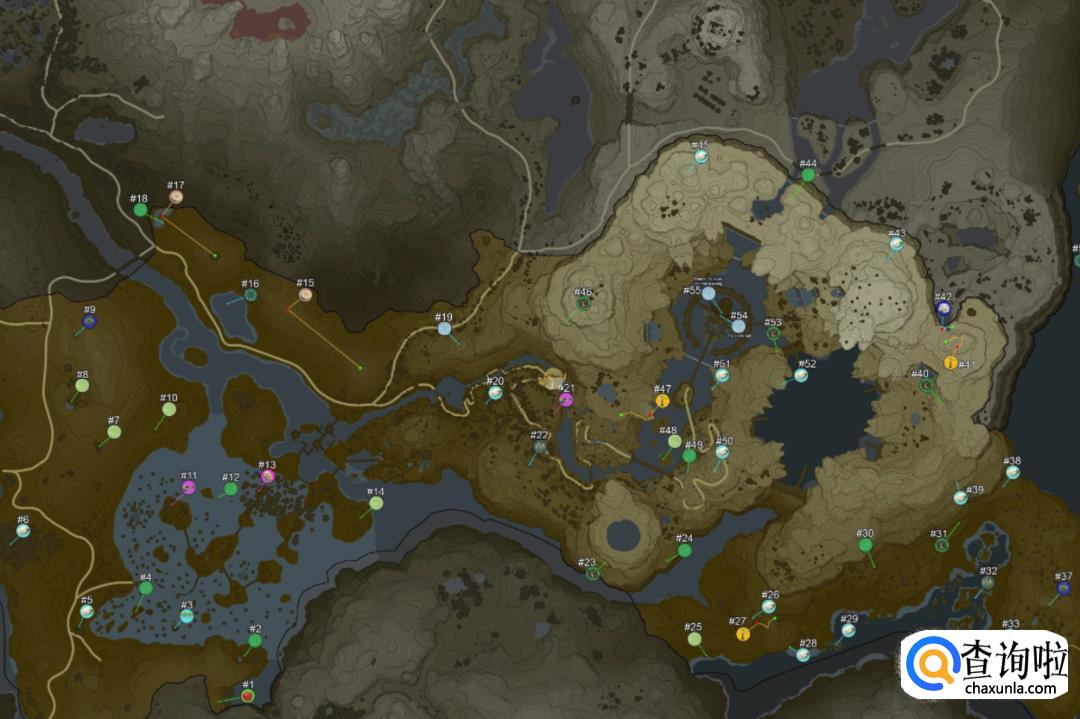The image size is (1080, 719).
Task: Click map marker #52
Action: coord(801,375)
